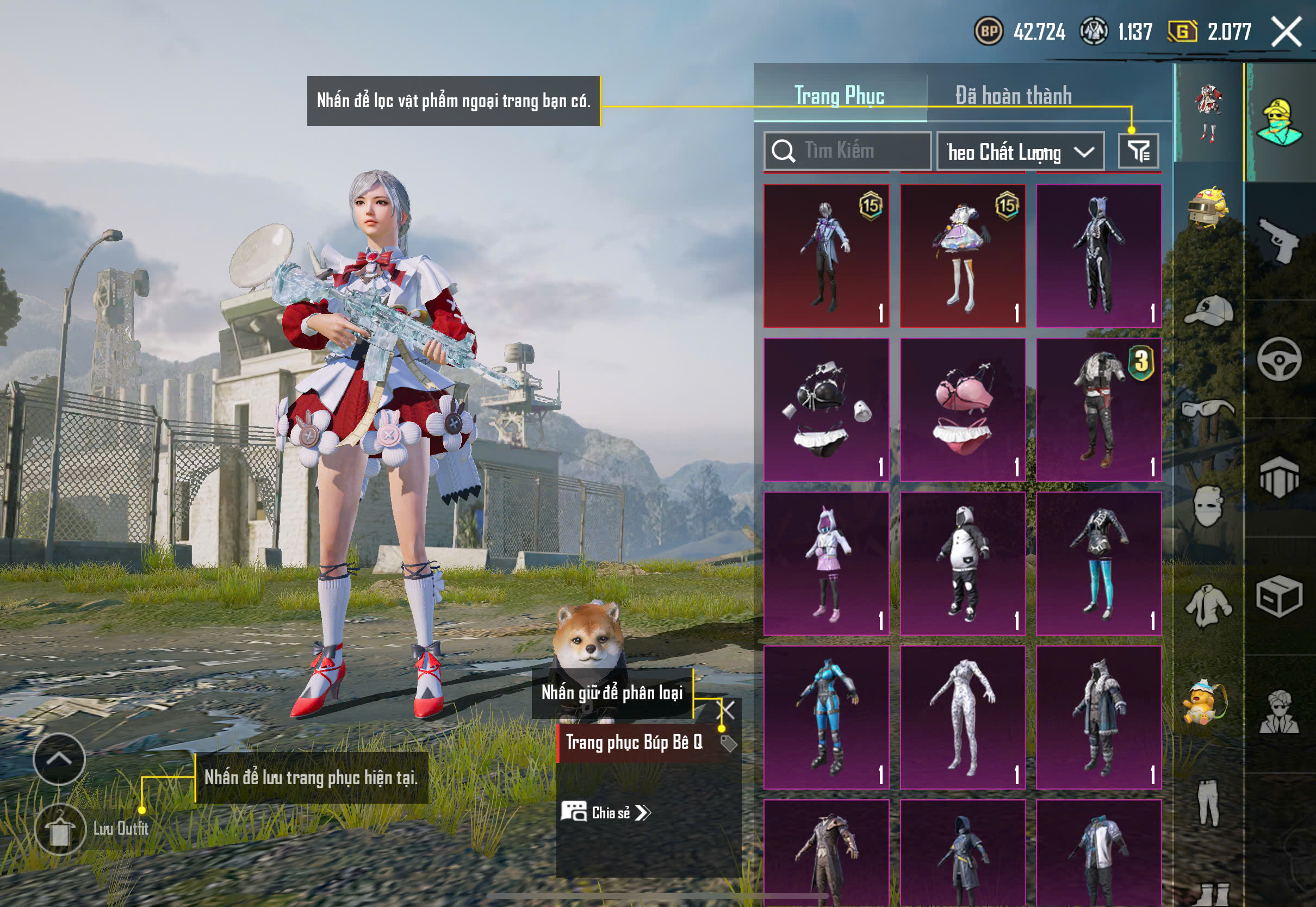Choose the pink bikini outfit
1316x907 pixels.
[x=963, y=410]
